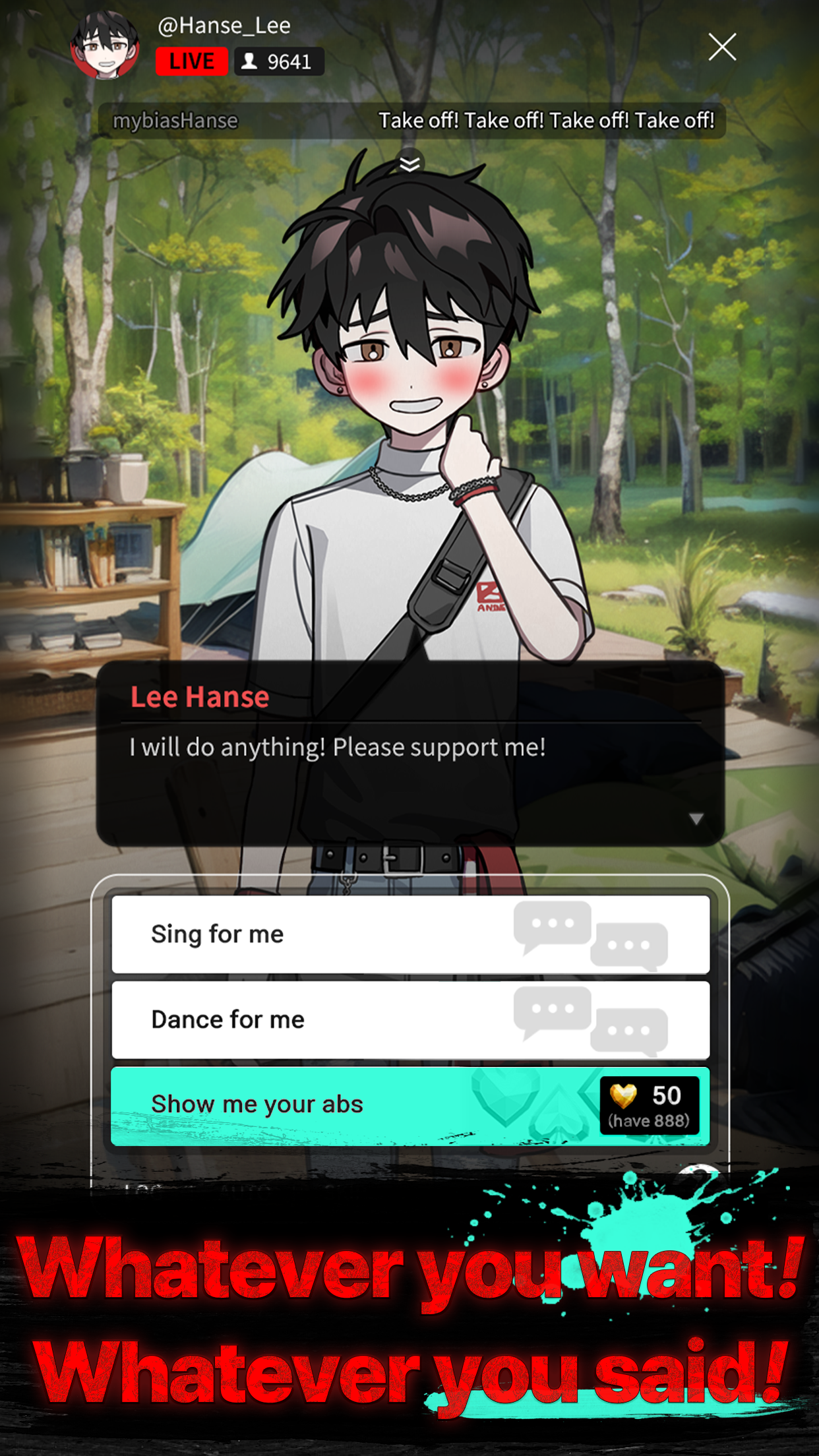Screen dimensions: 819x1456
Task: Tap the mybiasHanse chat message bar
Action: coord(411,121)
